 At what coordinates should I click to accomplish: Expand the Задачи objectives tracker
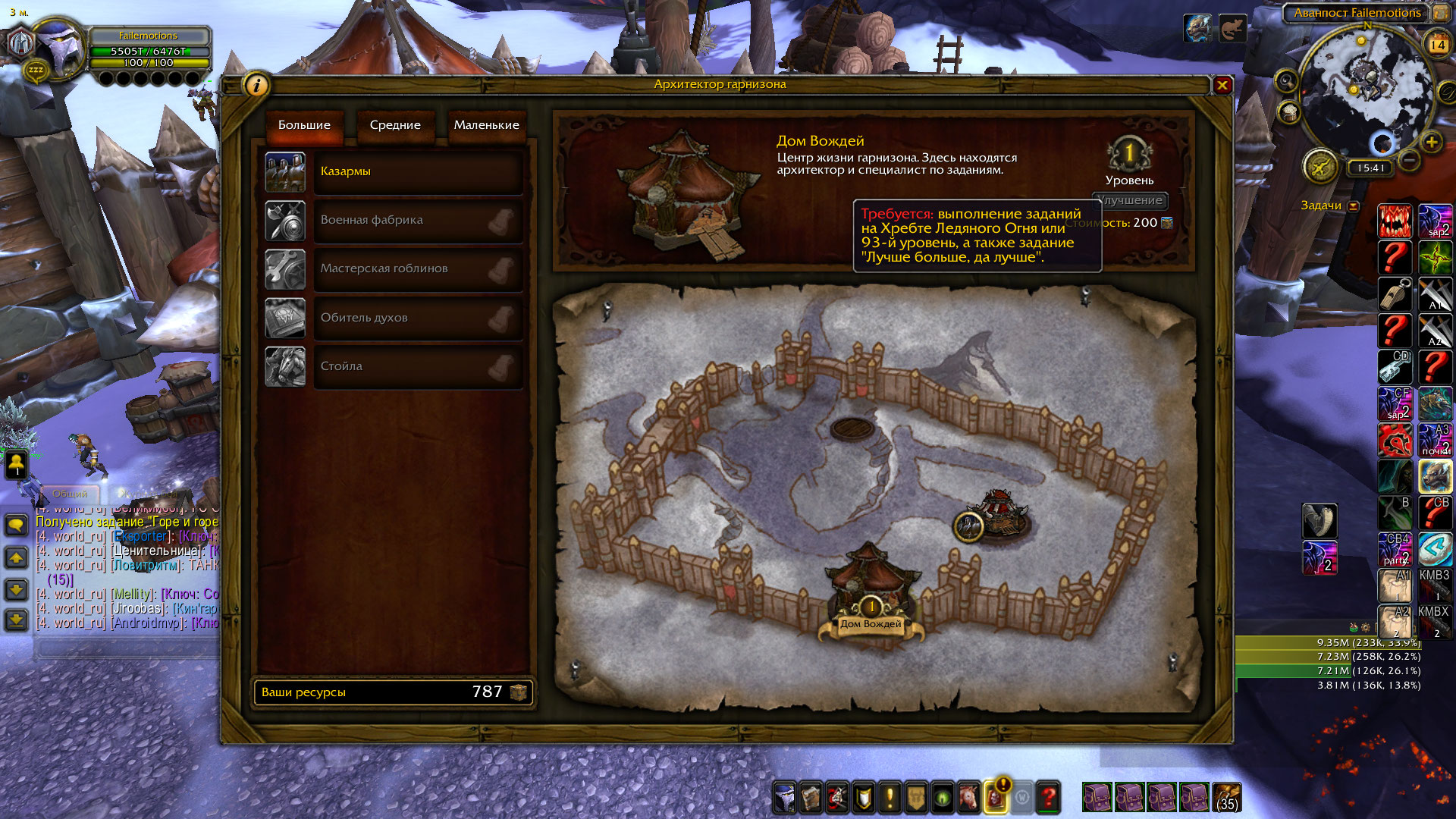tap(1354, 206)
